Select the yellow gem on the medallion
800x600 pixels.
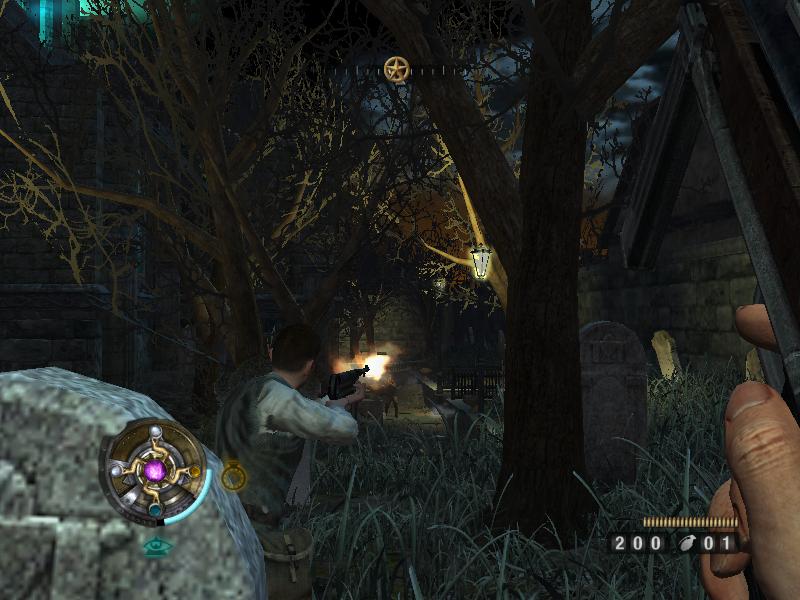pyautogui.click(x=194, y=472)
